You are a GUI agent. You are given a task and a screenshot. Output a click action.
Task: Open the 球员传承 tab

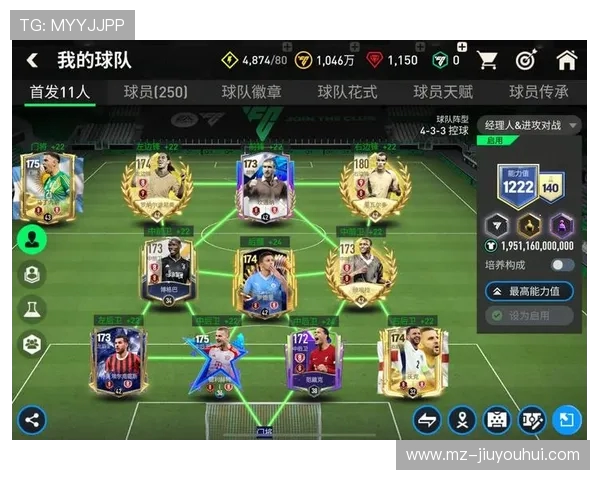[538, 92]
